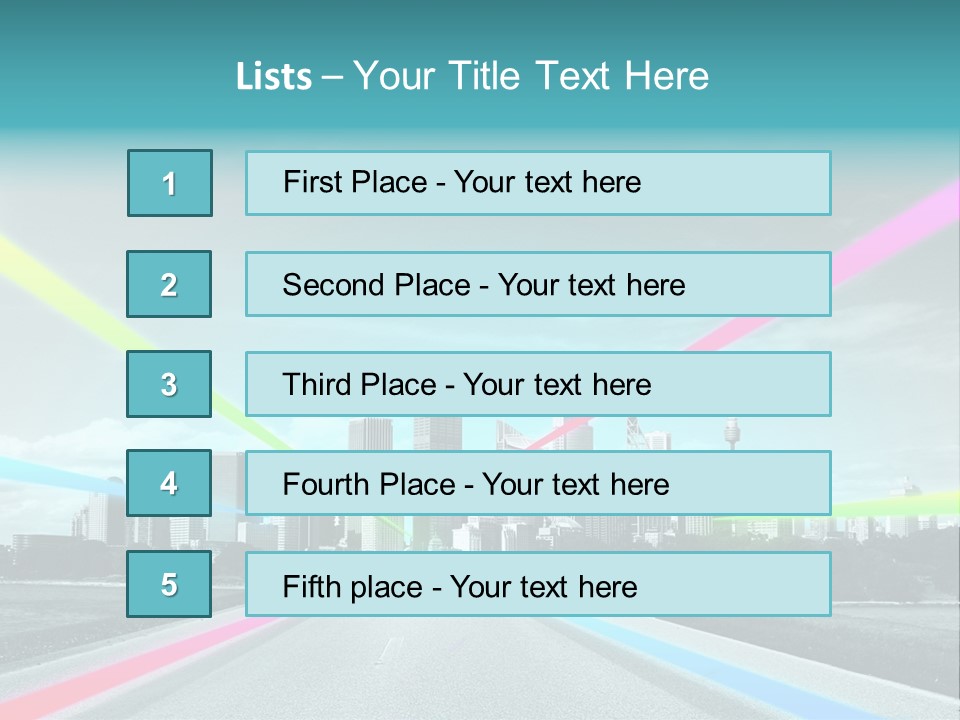The height and width of the screenshot is (720, 960).
Task: Select the number 3 box
Action: (169, 384)
